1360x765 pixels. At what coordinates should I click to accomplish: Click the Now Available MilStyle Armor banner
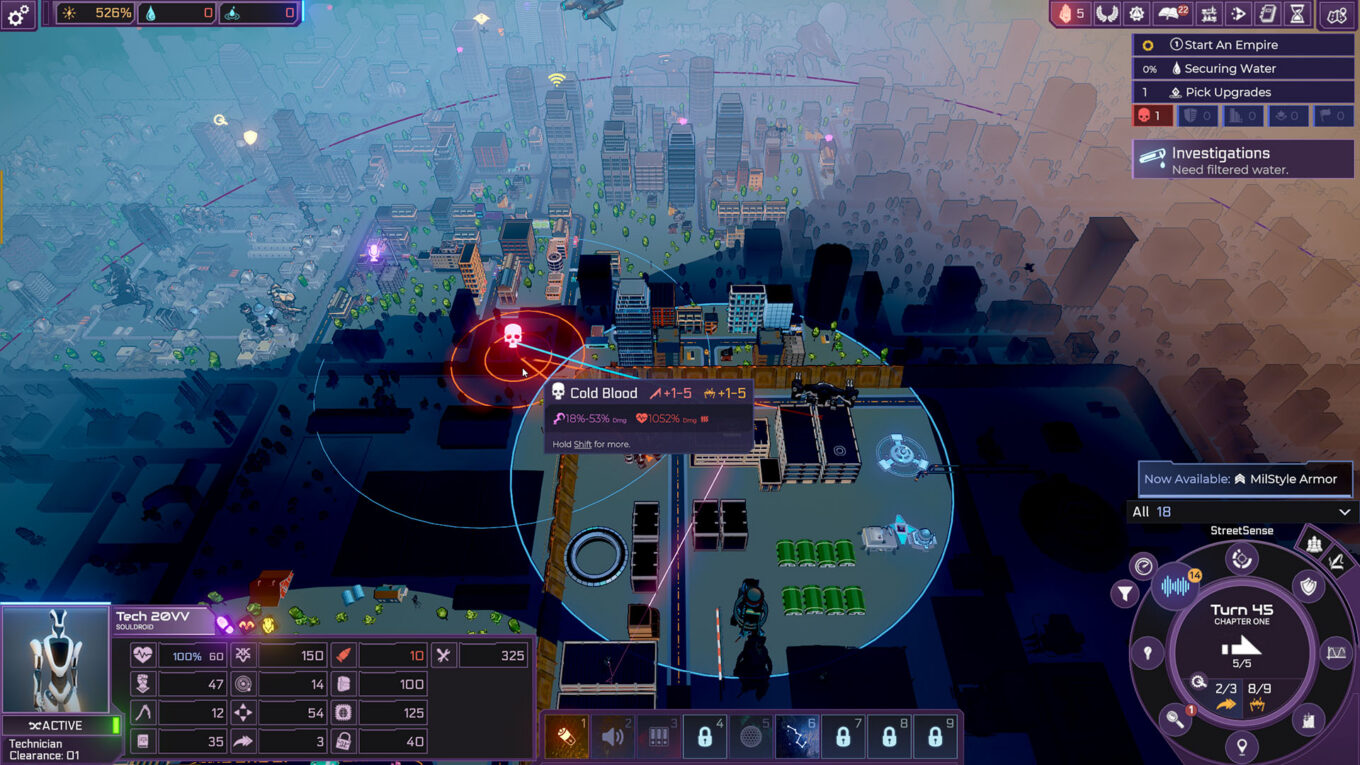coord(1243,479)
